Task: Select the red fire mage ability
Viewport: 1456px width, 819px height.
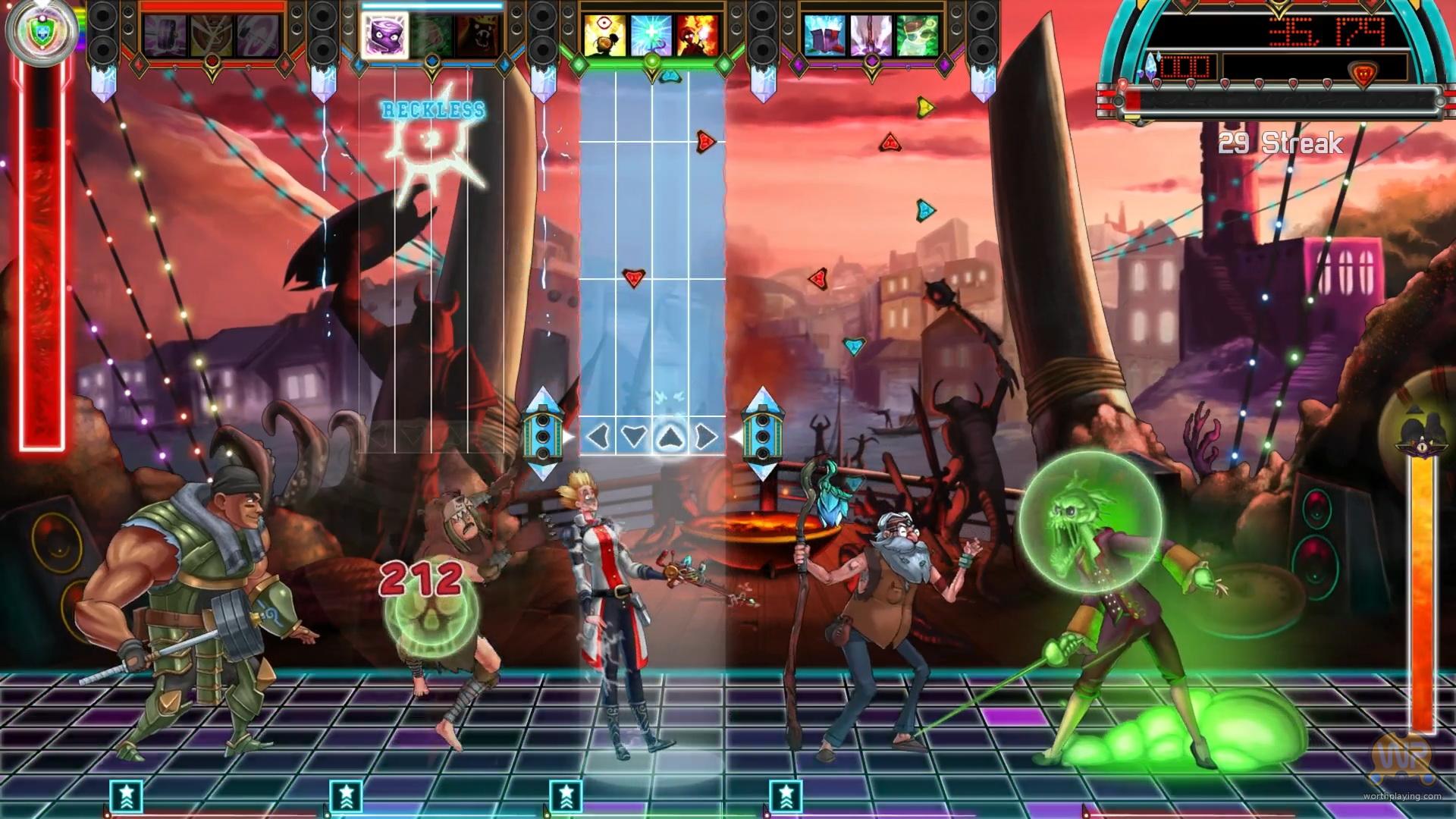Action: pyautogui.click(x=698, y=36)
